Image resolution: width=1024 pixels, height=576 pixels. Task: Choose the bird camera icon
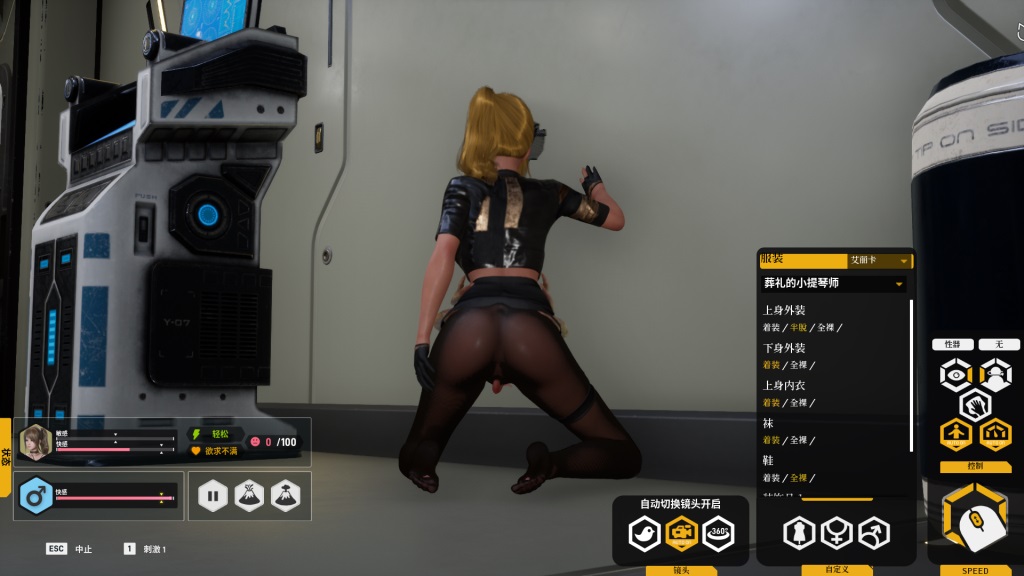(x=645, y=533)
